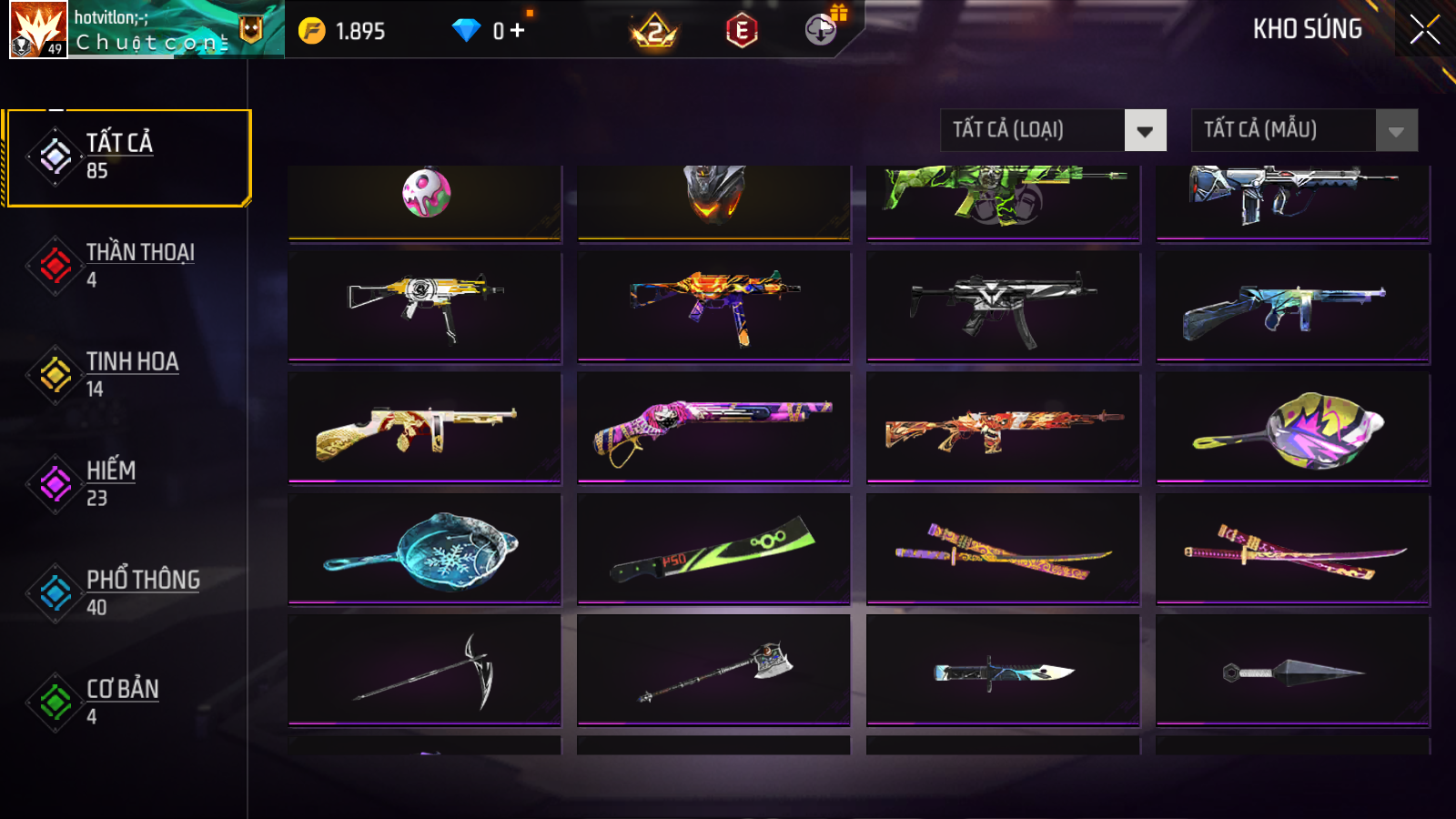Switch to the Thần Thoại tab
1456x819 pixels.
(x=127, y=265)
